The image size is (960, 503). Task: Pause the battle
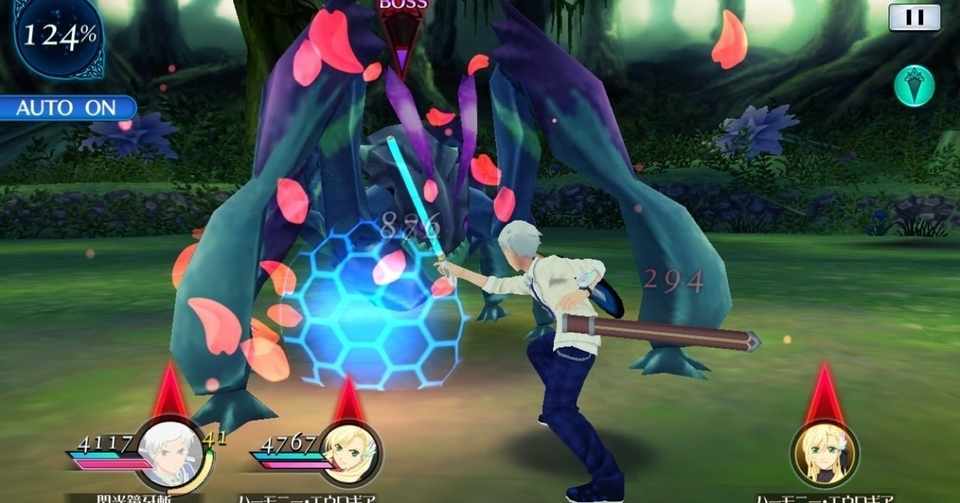(x=914, y=17)
